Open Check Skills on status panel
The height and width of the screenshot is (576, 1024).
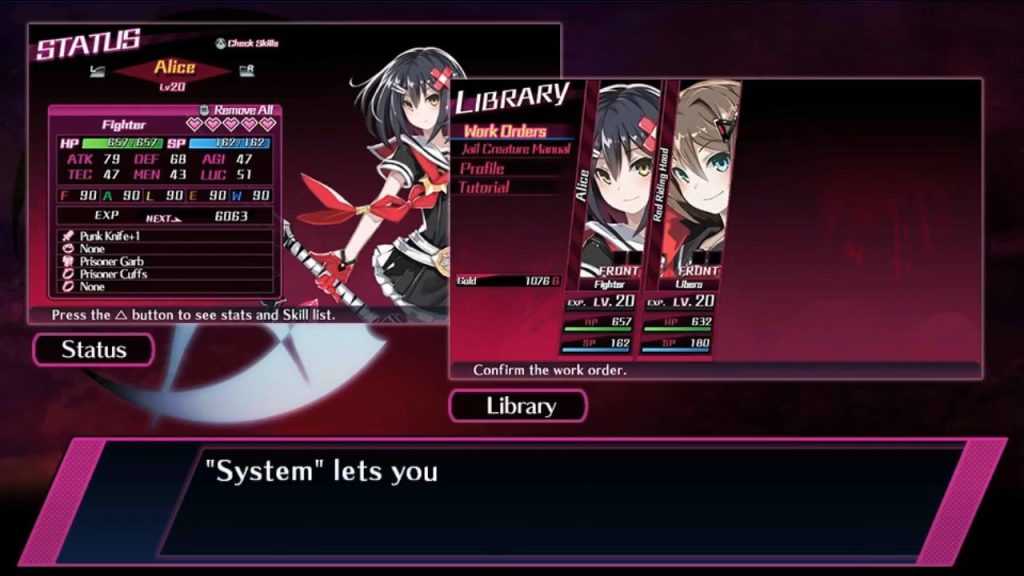(x=246, y=43)
